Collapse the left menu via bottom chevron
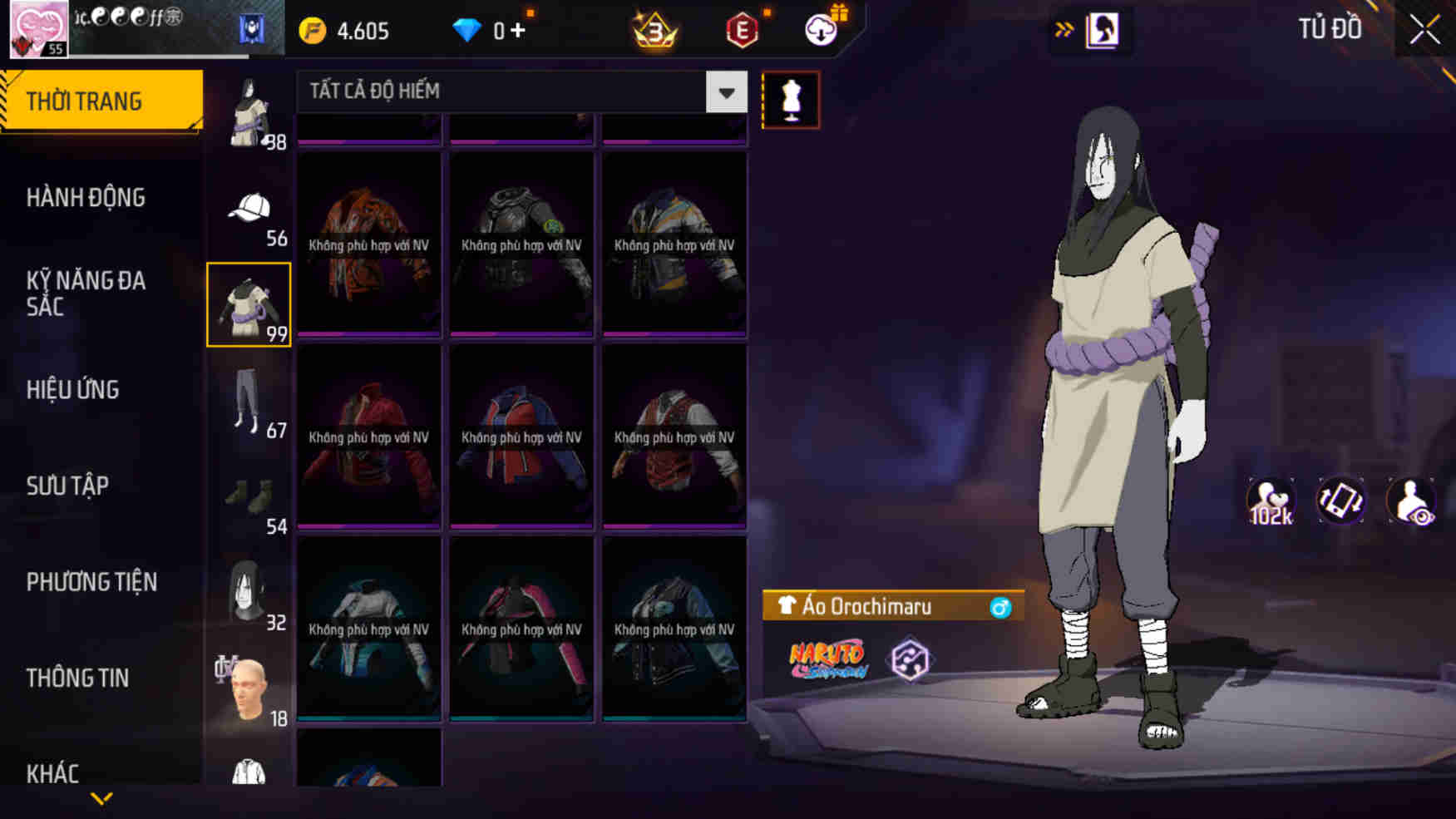1456x819 pixels. 100,797
